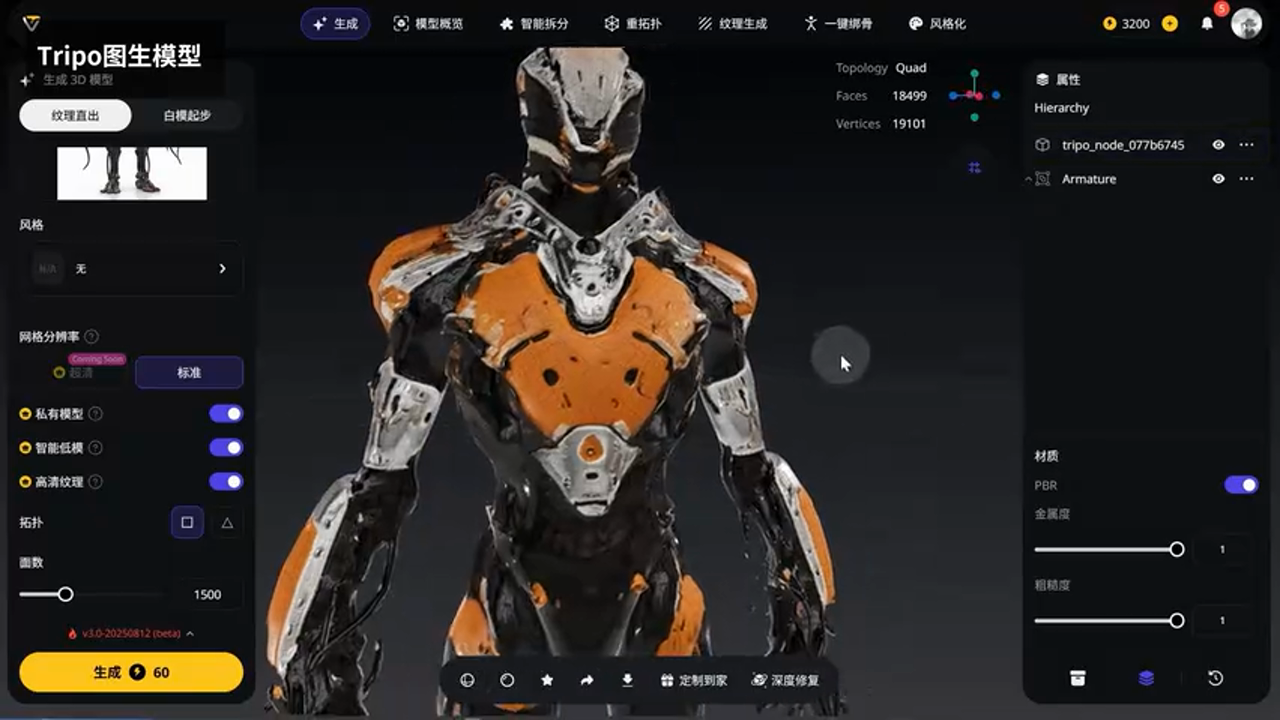Toggle the 私有模型 private model switch

pyautogui.click(x=226, y=414)
